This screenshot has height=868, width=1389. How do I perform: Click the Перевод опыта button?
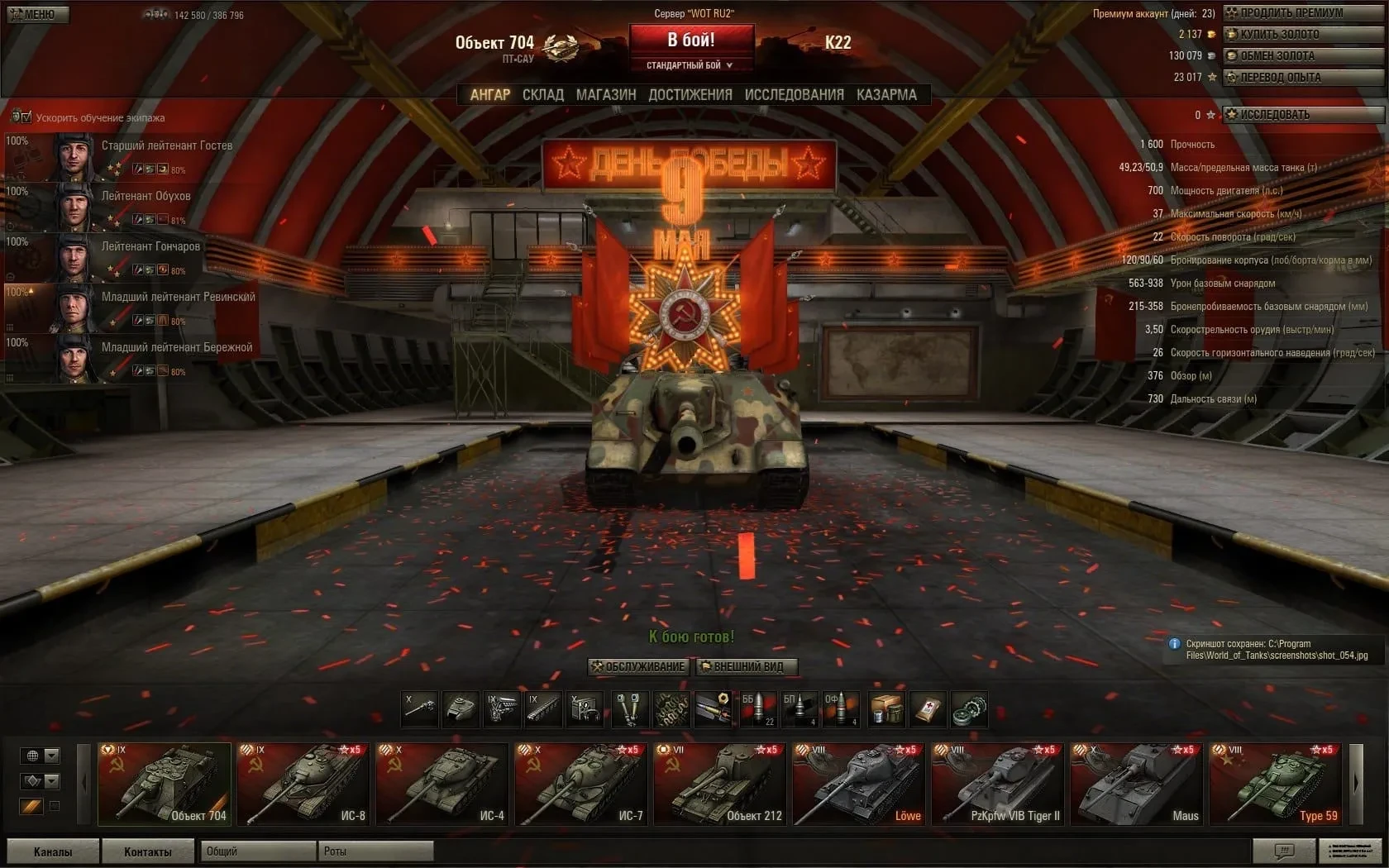1290,78
